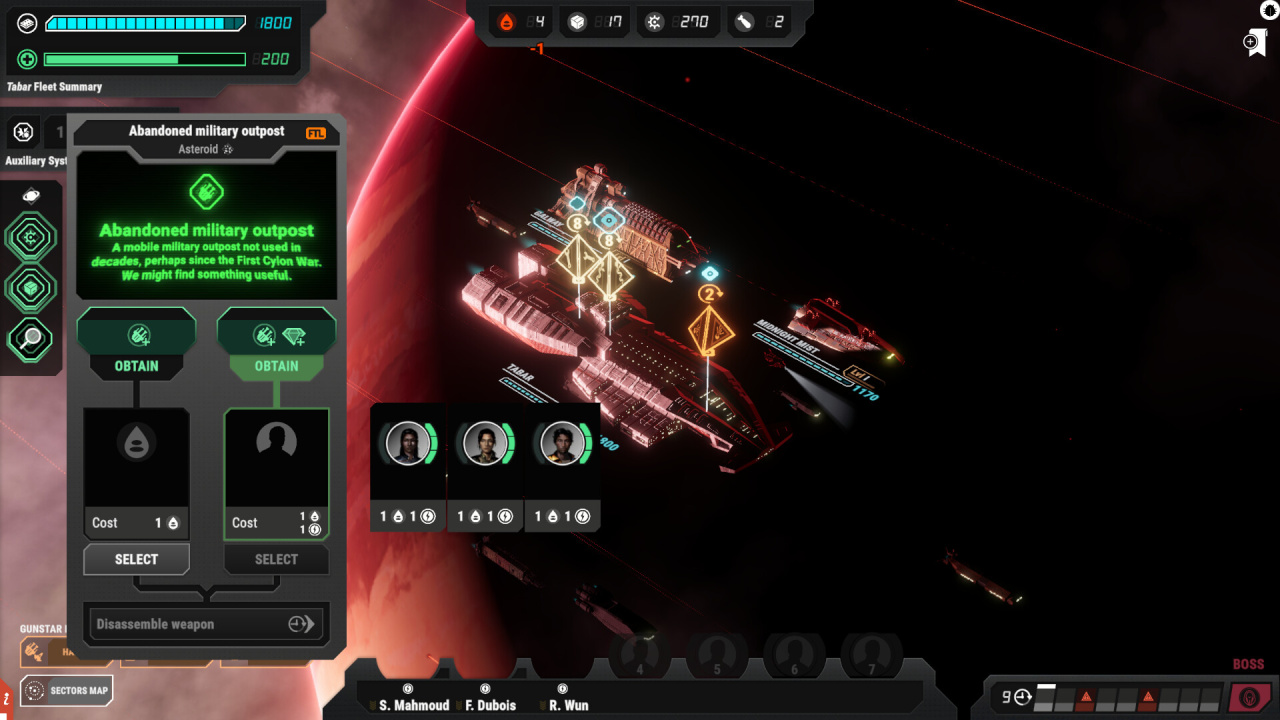Open the planet icon at sidebar top
This screenshot has width=1280, height=720.
click(31, 196)
